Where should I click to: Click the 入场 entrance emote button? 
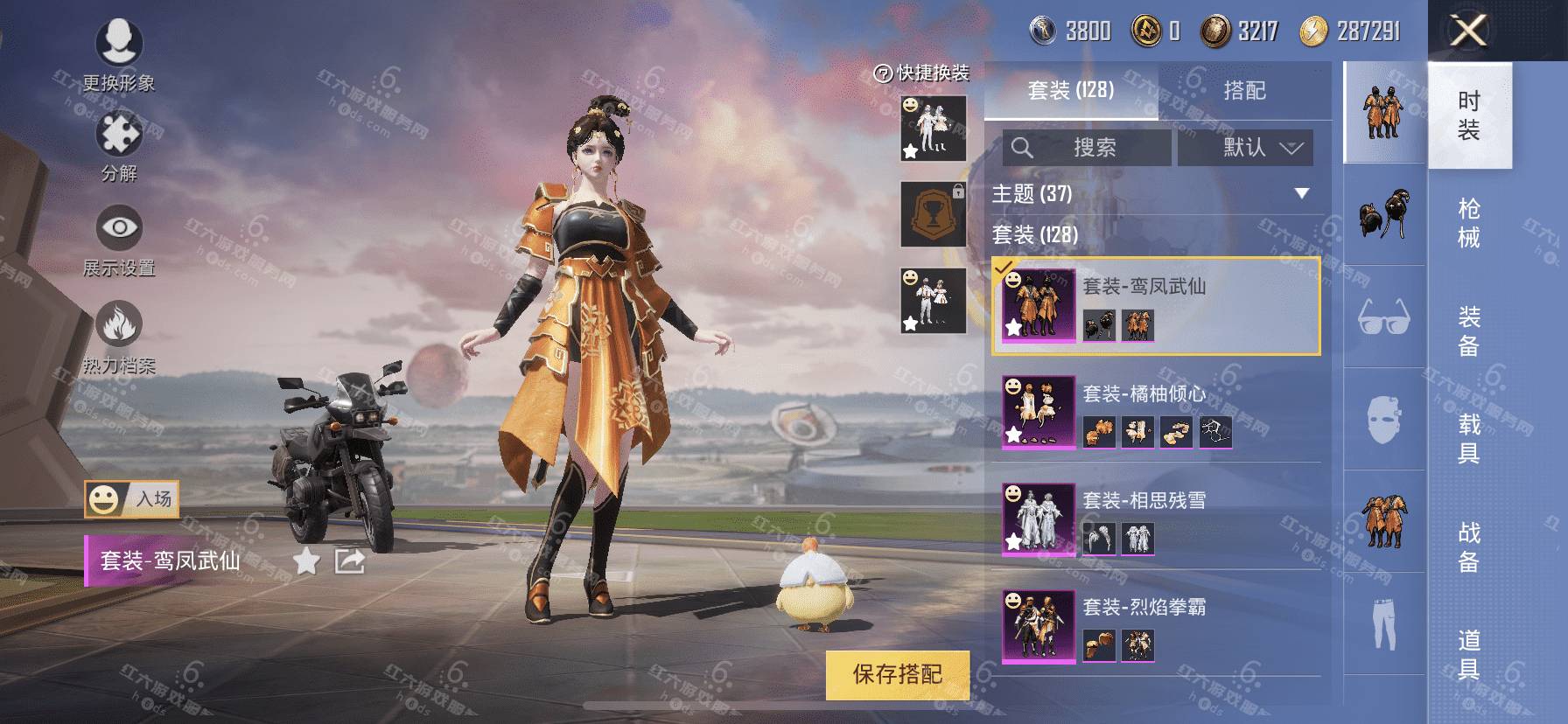[132, 499]
